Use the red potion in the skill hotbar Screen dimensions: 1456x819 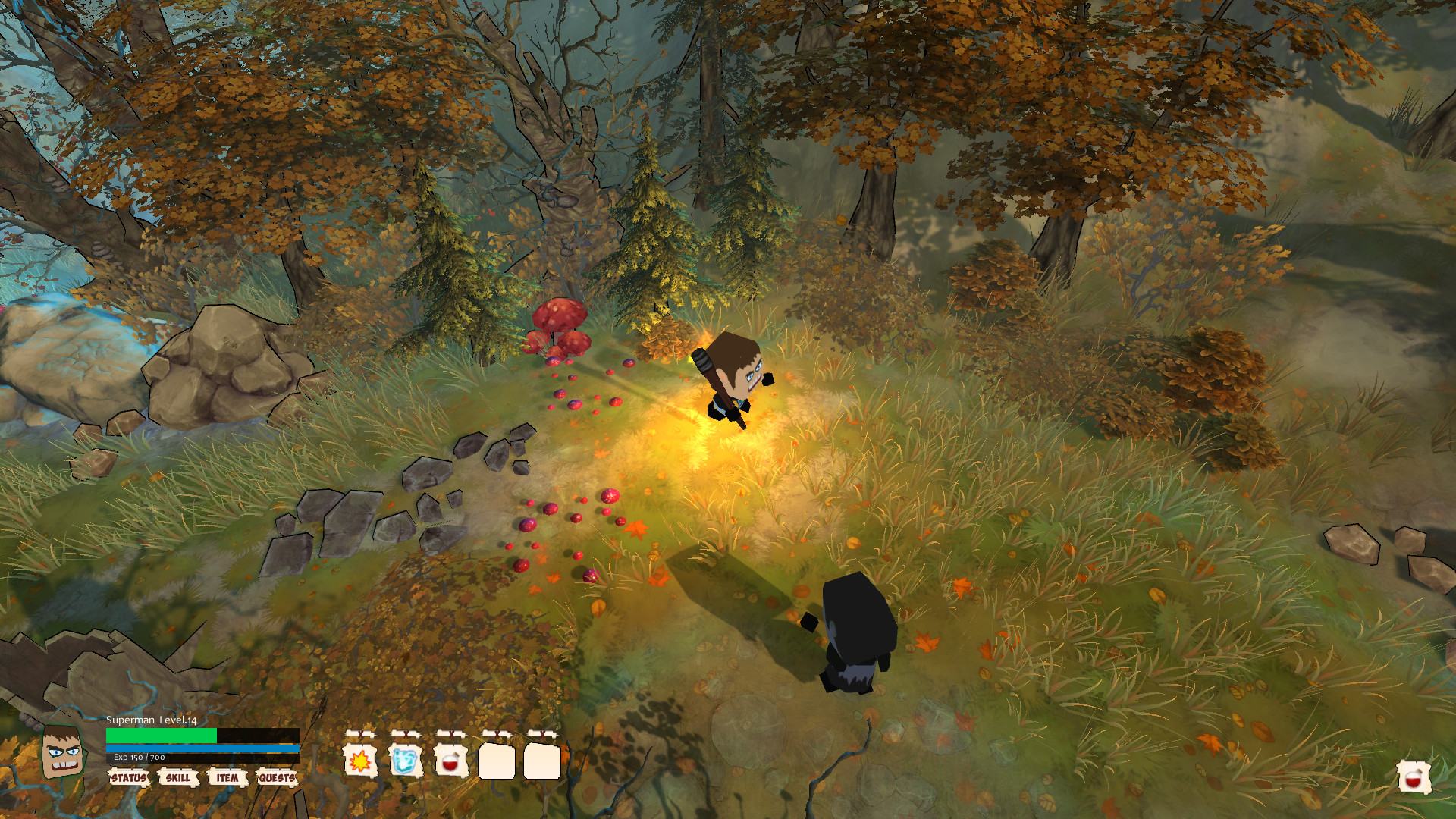click(x=450, y=760)
